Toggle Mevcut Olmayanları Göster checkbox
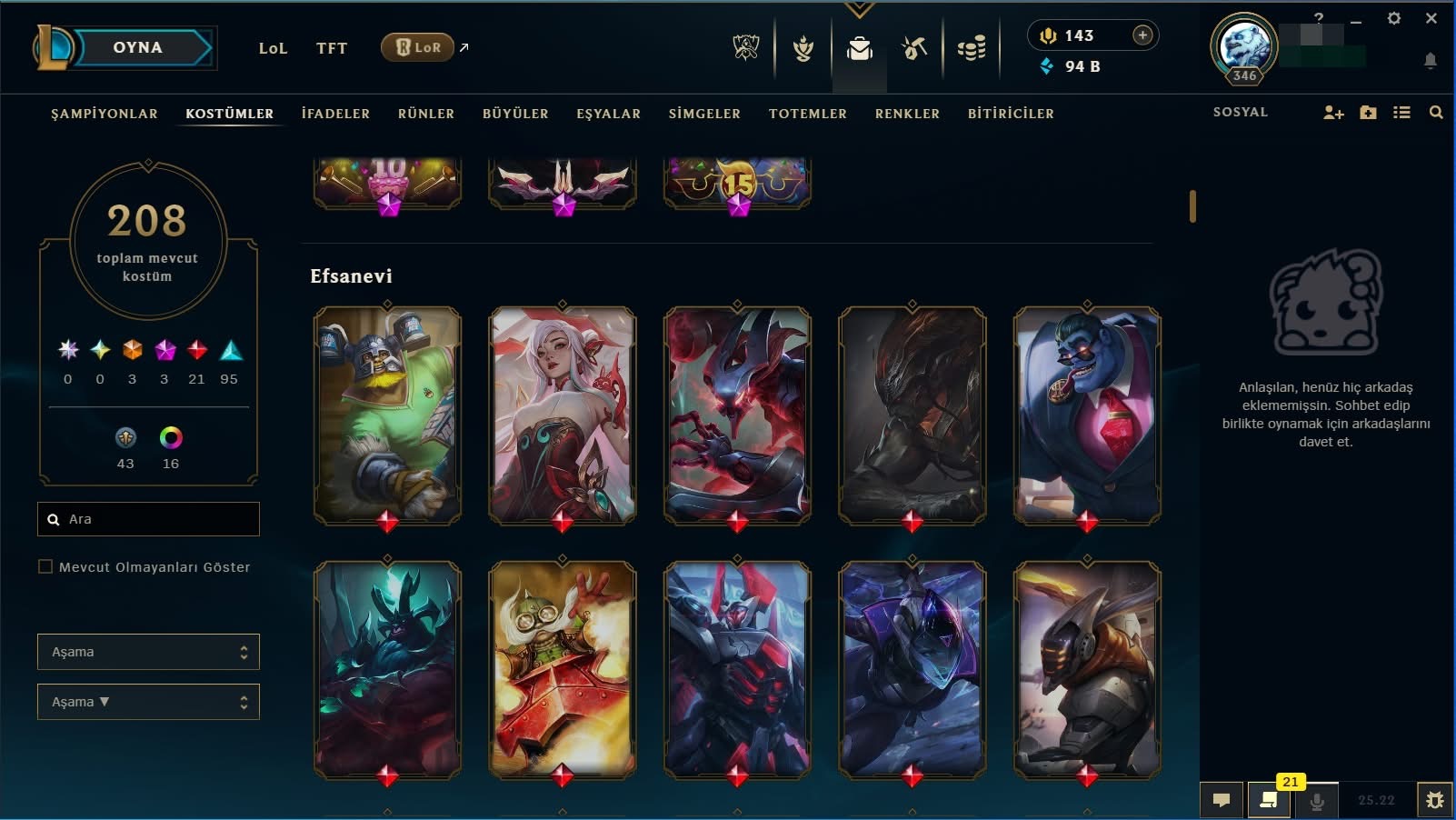The image size is (1456, 820). (45, 567)
